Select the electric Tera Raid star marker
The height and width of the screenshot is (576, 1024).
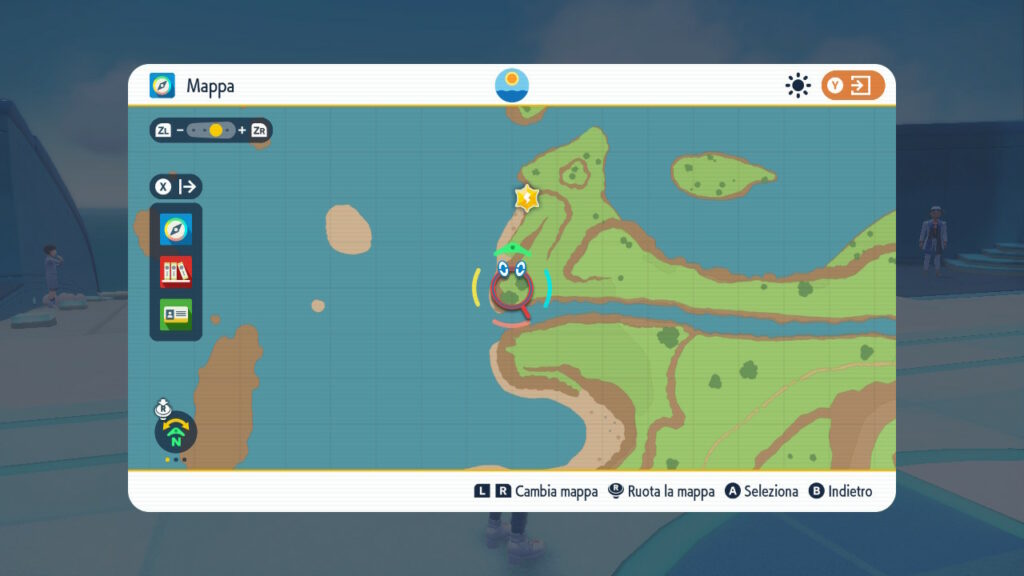(526, 198)
